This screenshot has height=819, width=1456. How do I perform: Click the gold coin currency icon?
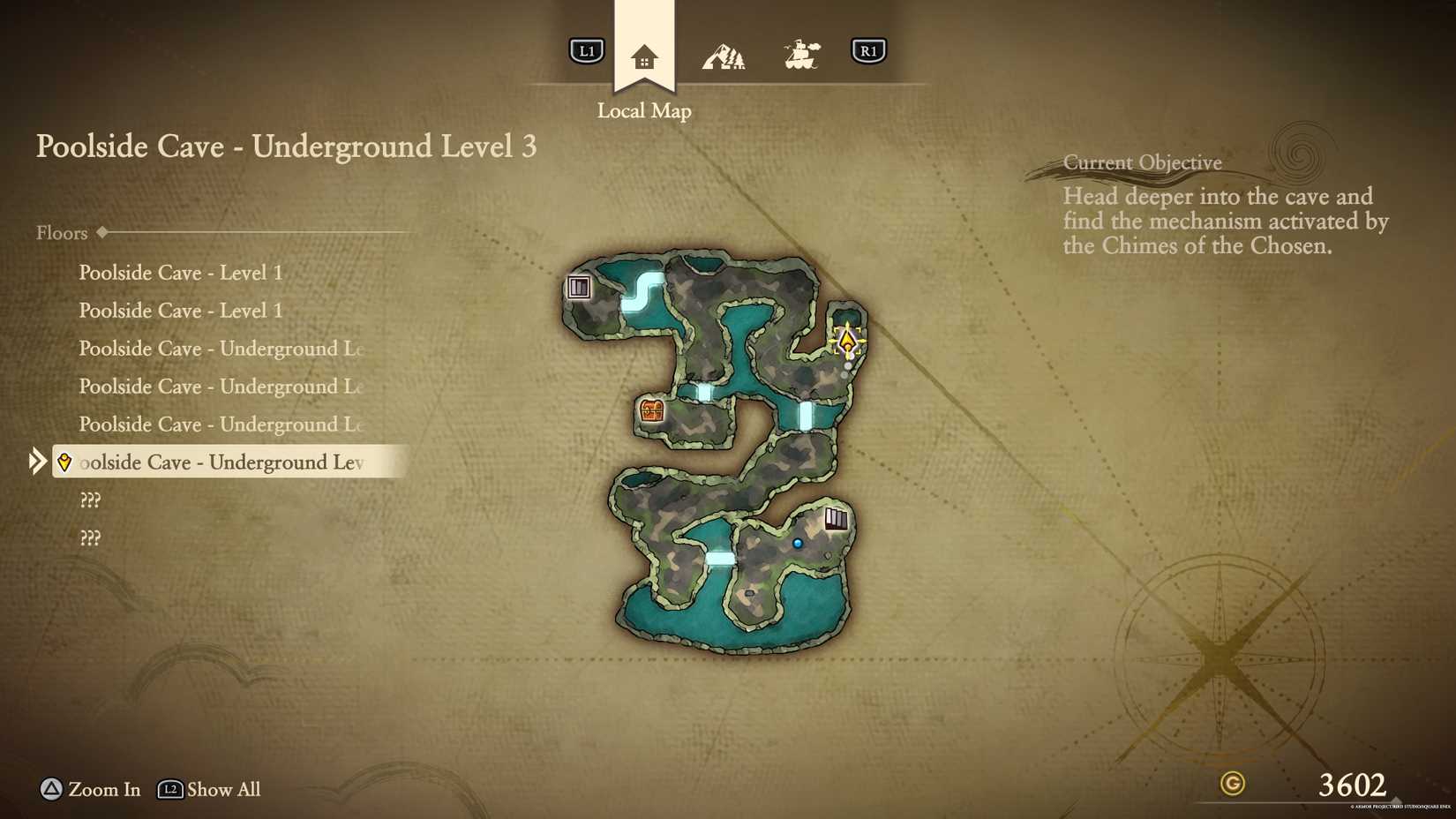(x=1232, y=783)
